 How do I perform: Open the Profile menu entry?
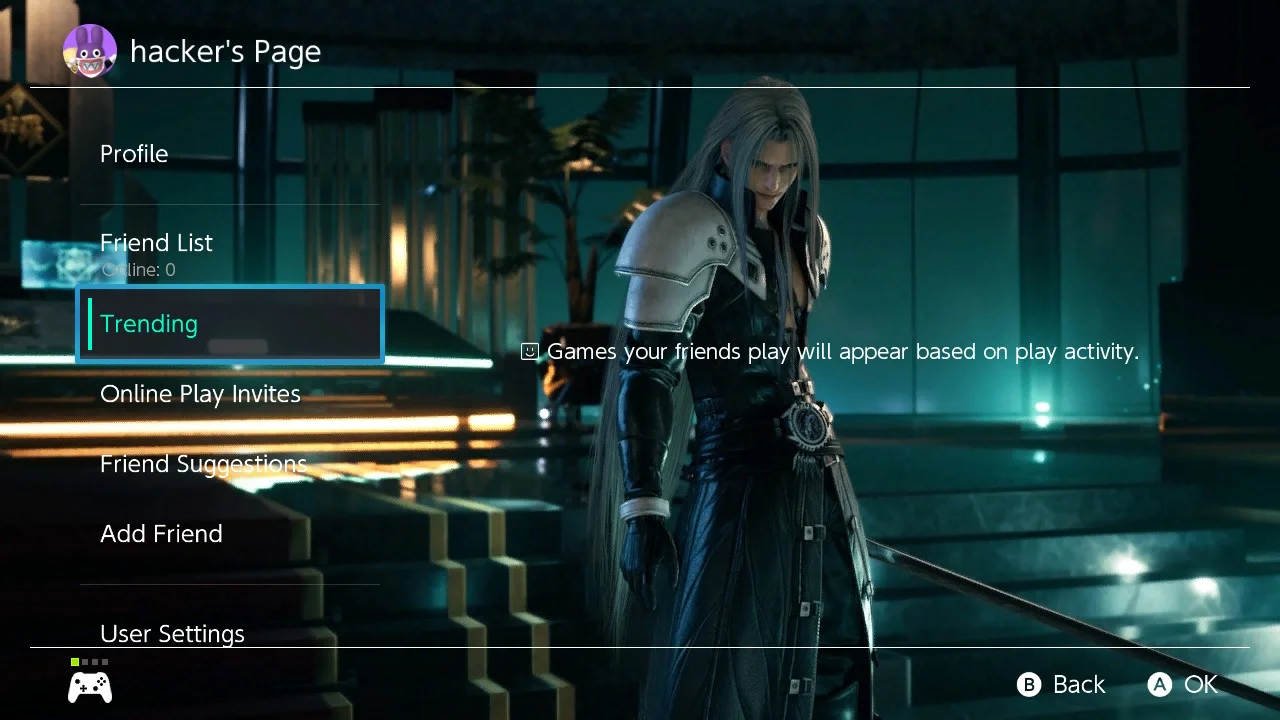click(x=134, y=153)
